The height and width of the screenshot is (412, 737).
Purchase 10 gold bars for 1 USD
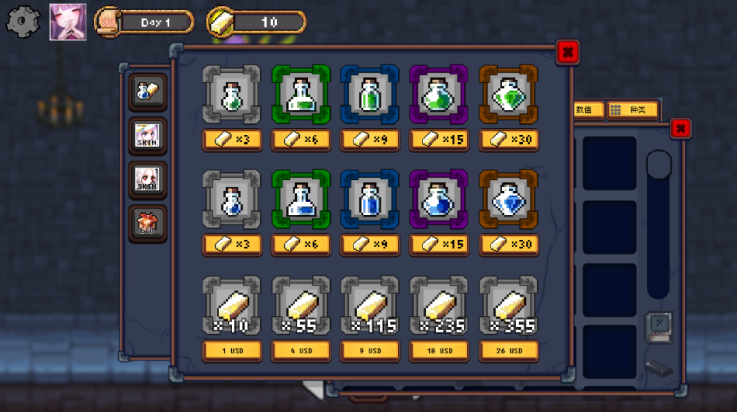pos(232,351)
